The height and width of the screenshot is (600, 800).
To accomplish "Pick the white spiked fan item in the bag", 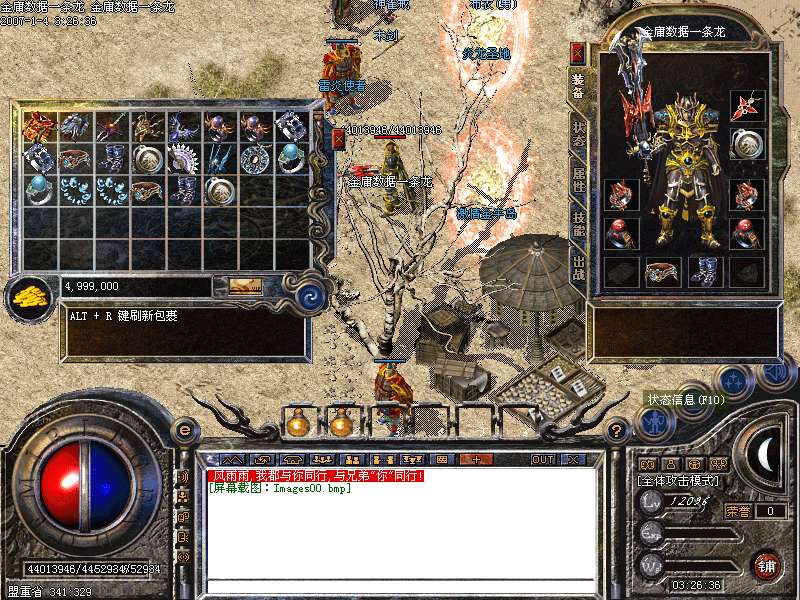I will [x=183, y=158].
